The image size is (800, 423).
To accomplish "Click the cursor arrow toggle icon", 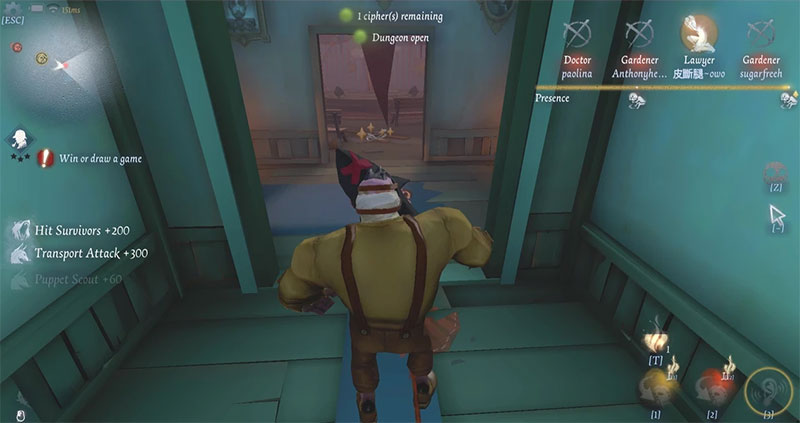I will pos(776,215).
